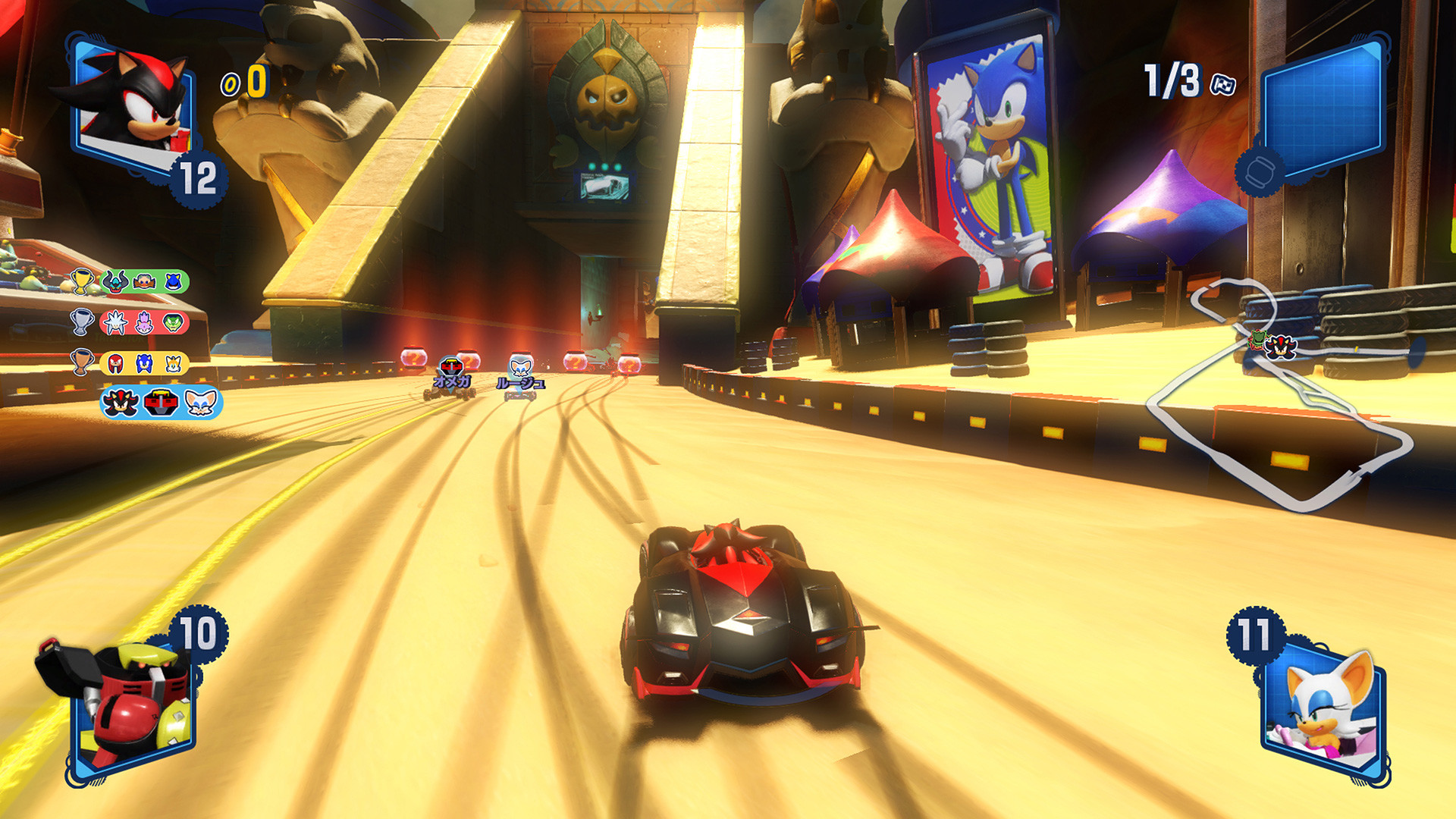Select the silver trophy icon
This screenshot has width=1456, height=819.
80,322
